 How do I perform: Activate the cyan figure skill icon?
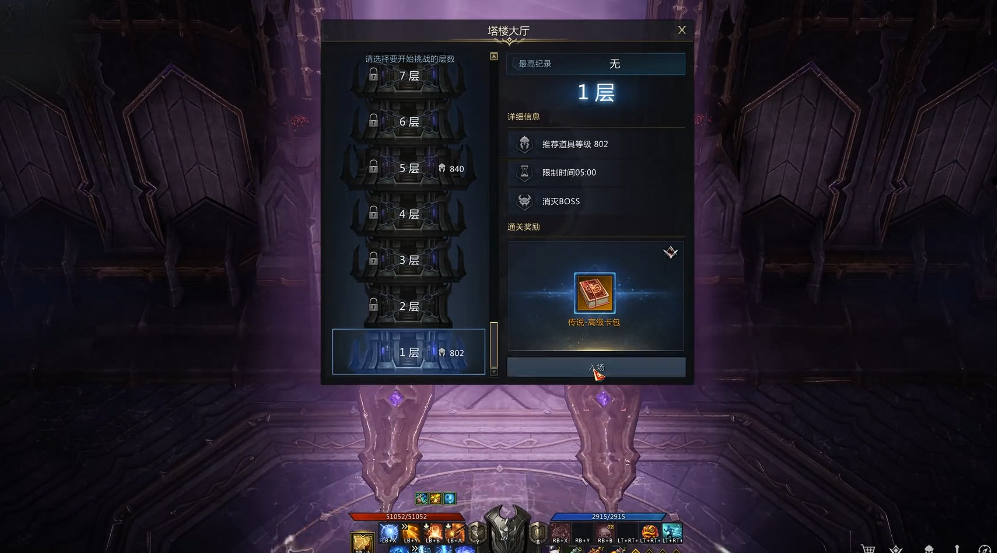pos(672,531)
